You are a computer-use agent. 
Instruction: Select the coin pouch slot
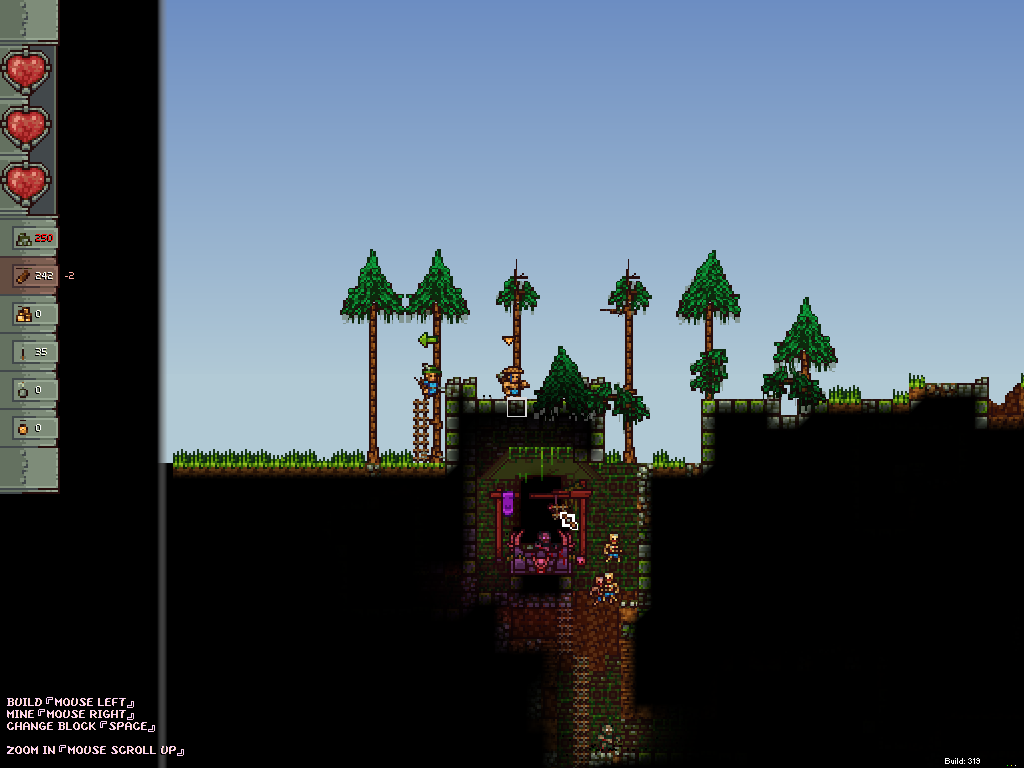click(34, 428)
